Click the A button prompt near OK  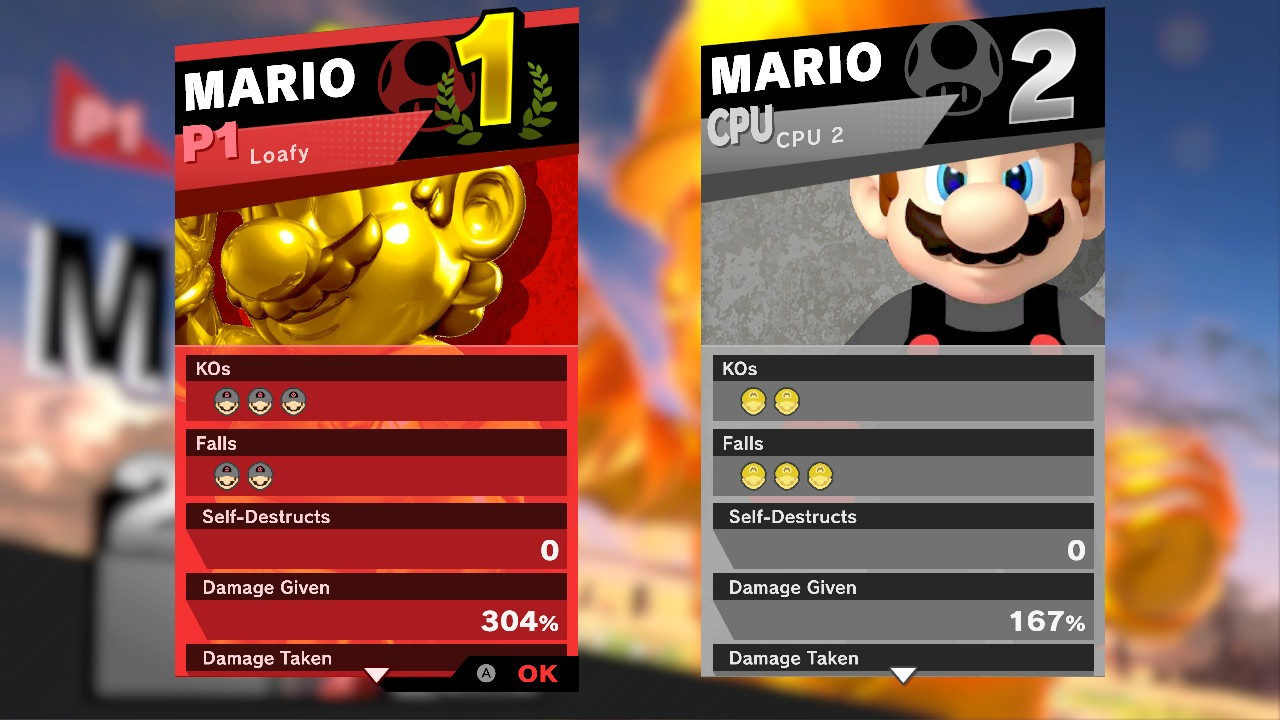point(487,674)
